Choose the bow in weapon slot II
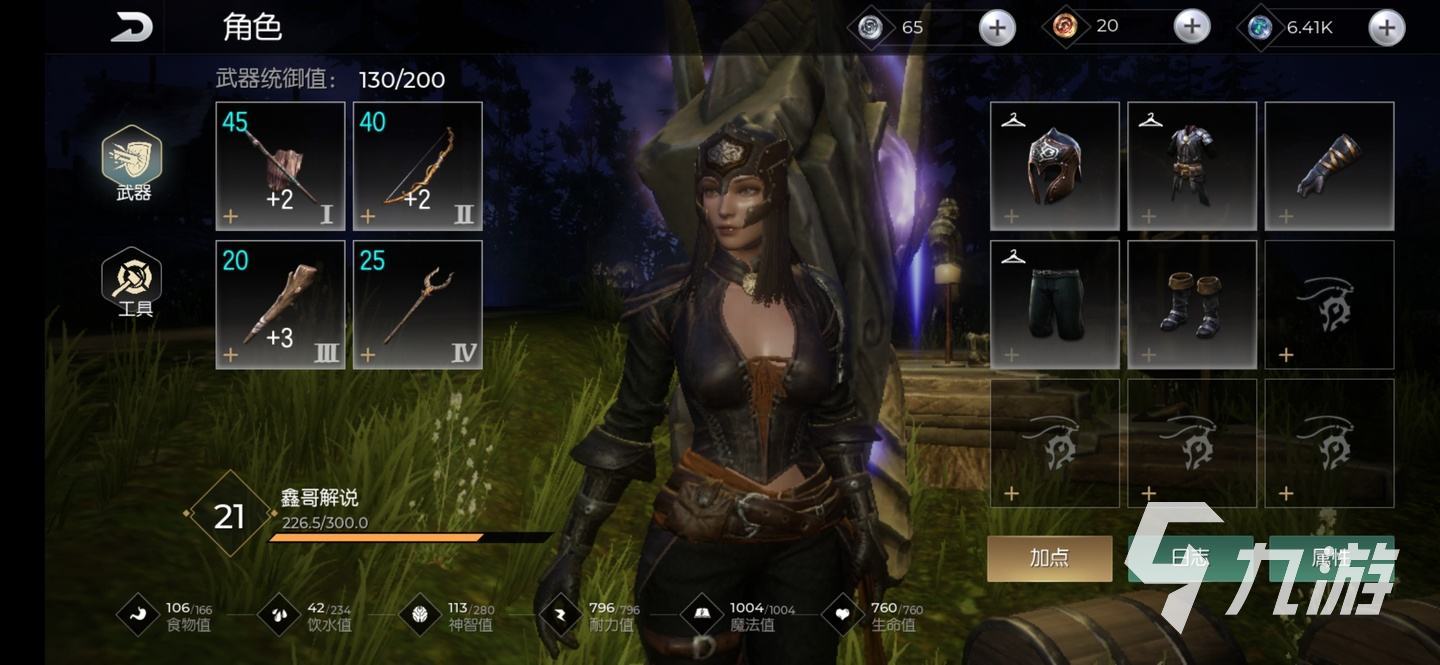The width and height of the screenshot is (1440, 665). 418,166
